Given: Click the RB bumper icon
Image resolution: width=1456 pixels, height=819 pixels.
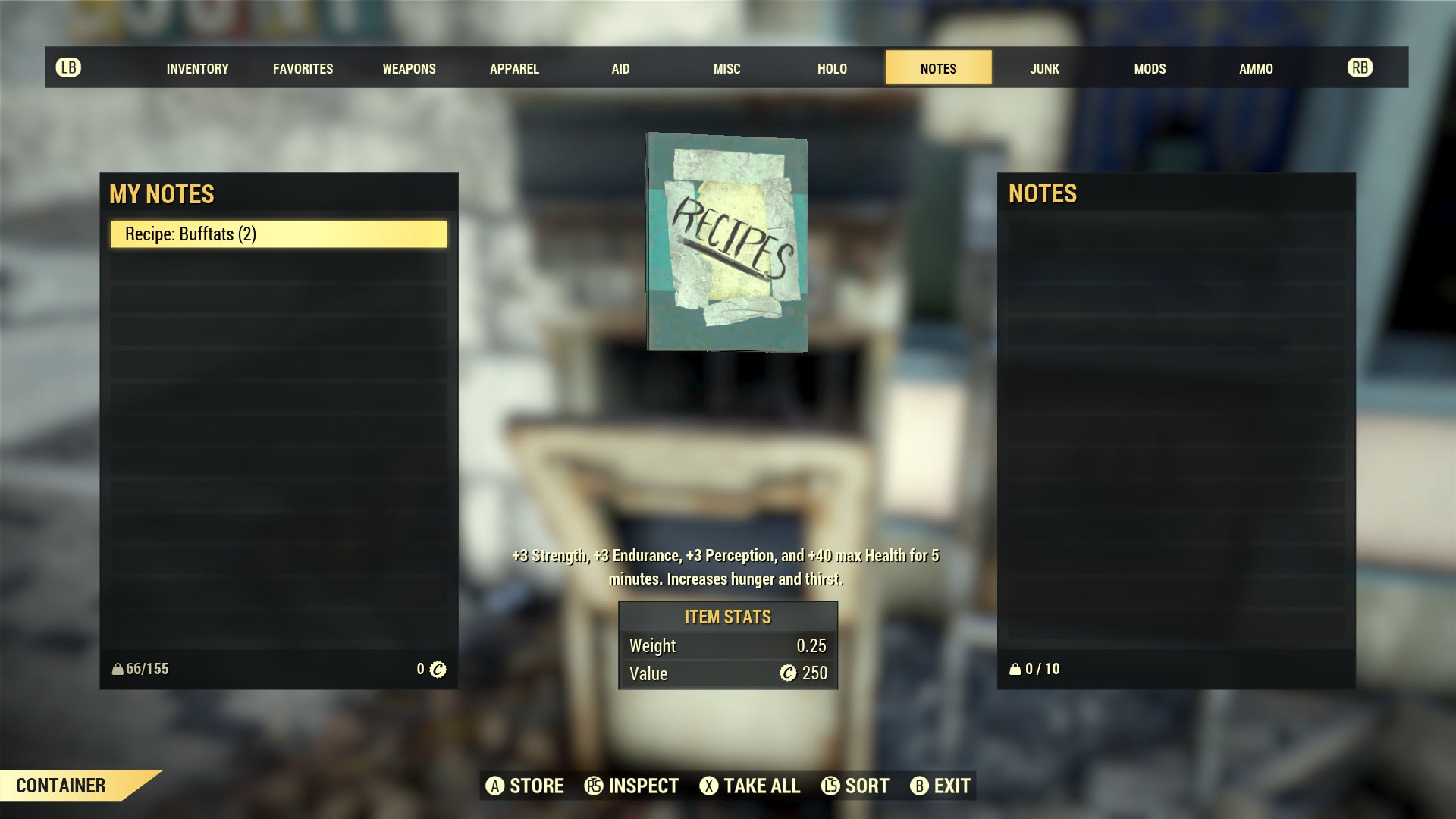Looking at the screenshot, I should pos(1360,67).
